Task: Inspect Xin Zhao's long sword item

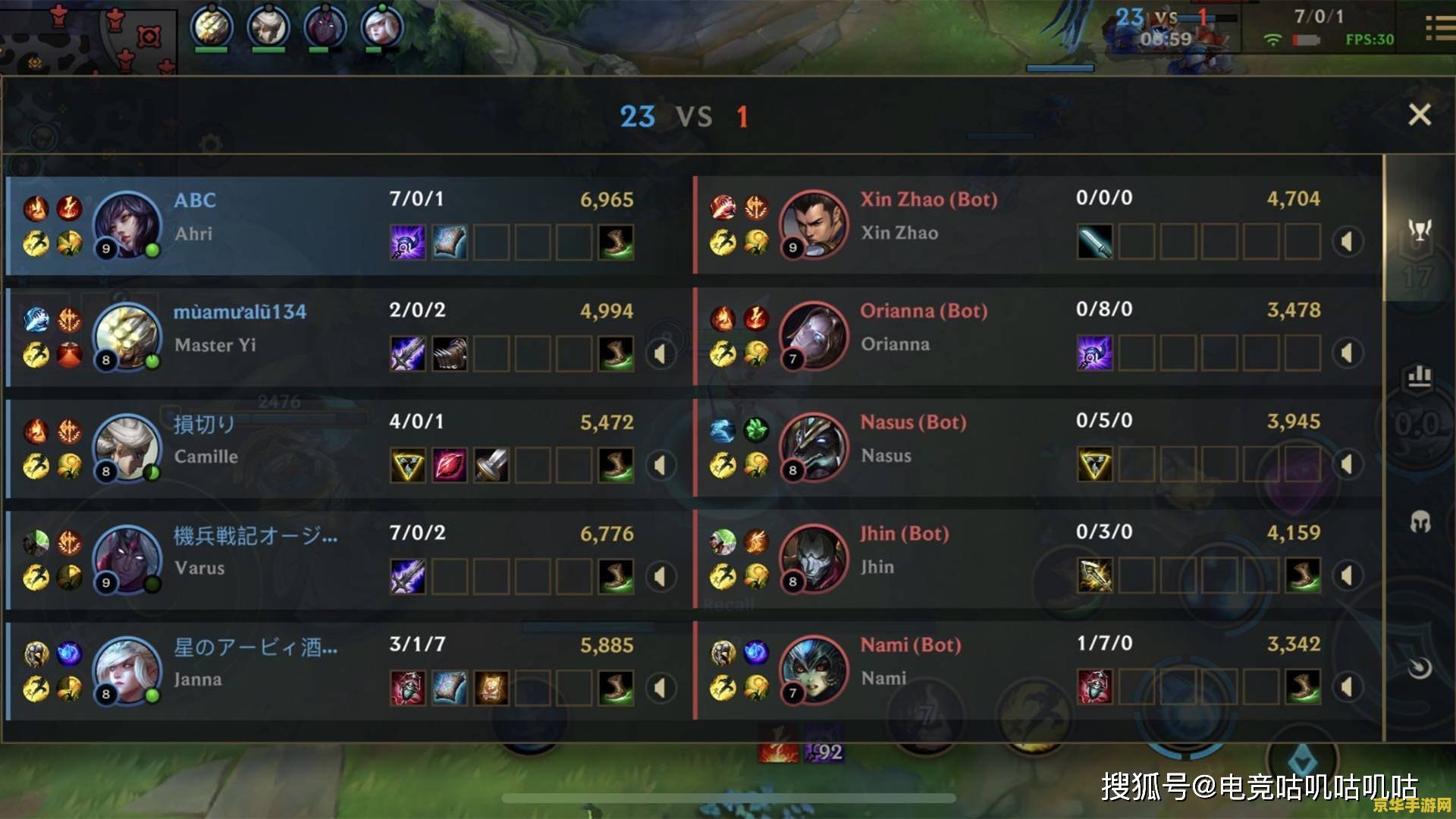Action: [x=1094, y=242]
